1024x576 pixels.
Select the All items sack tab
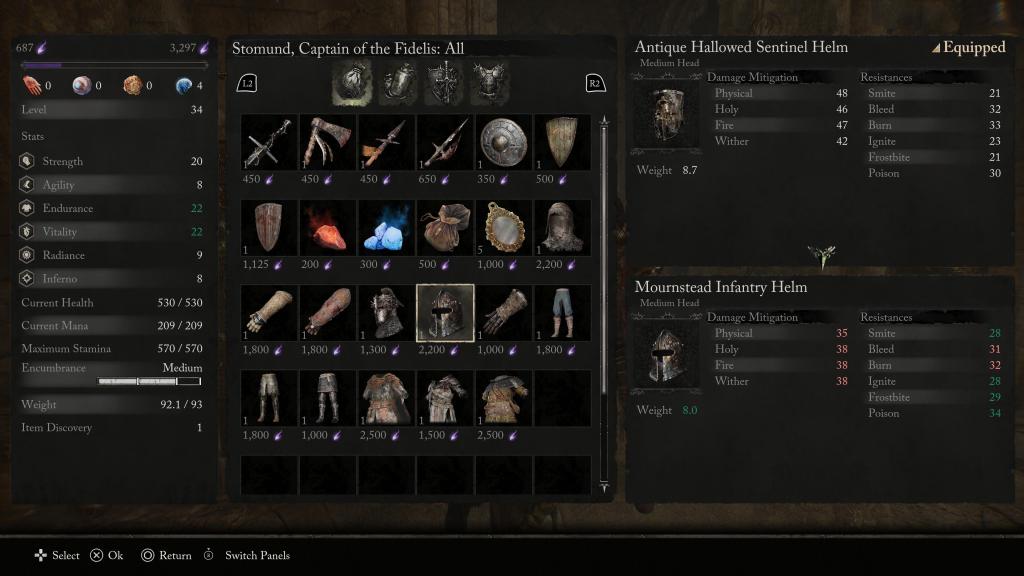pyautogui.click(x=352, y=82)
